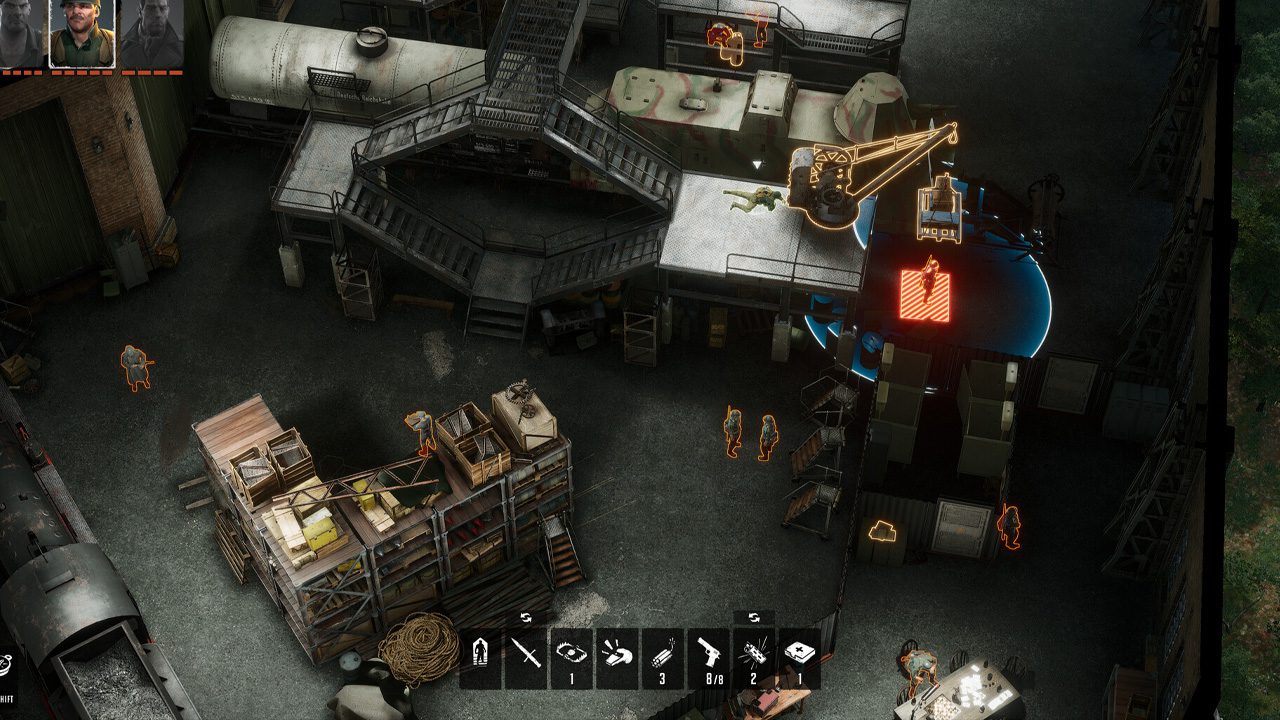Select the portrait of the man in a coat
1280x720 pixels.
pyautogui.click(x=151, y=33)
